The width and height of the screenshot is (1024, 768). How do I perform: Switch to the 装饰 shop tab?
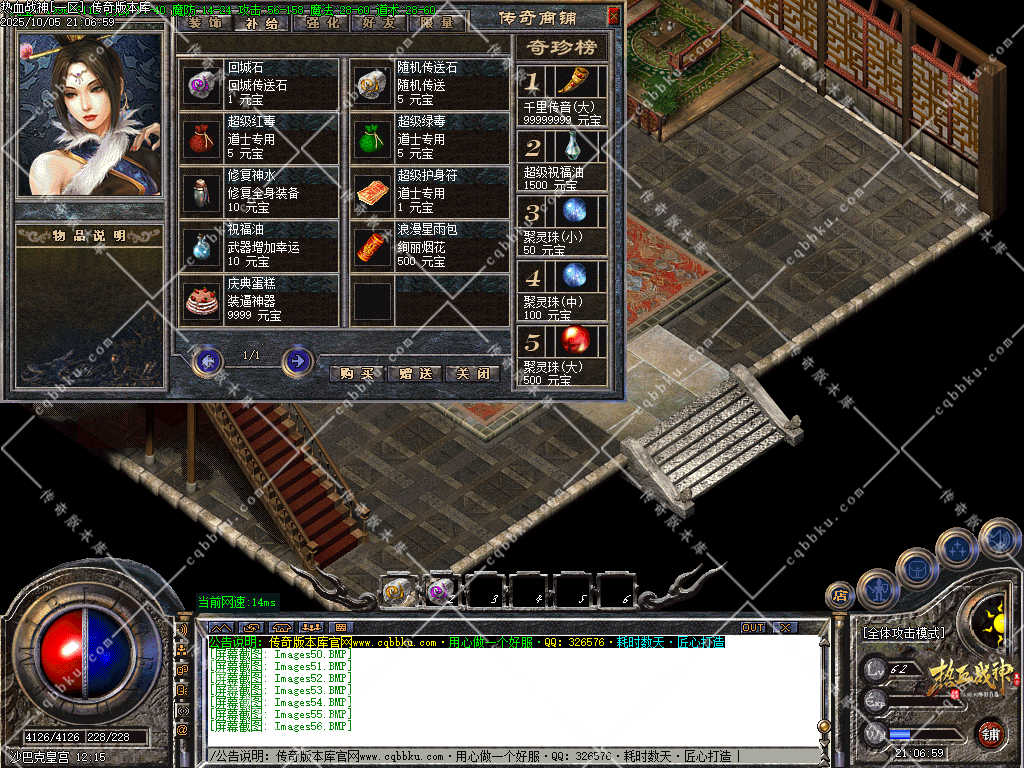tap(205, 22)
